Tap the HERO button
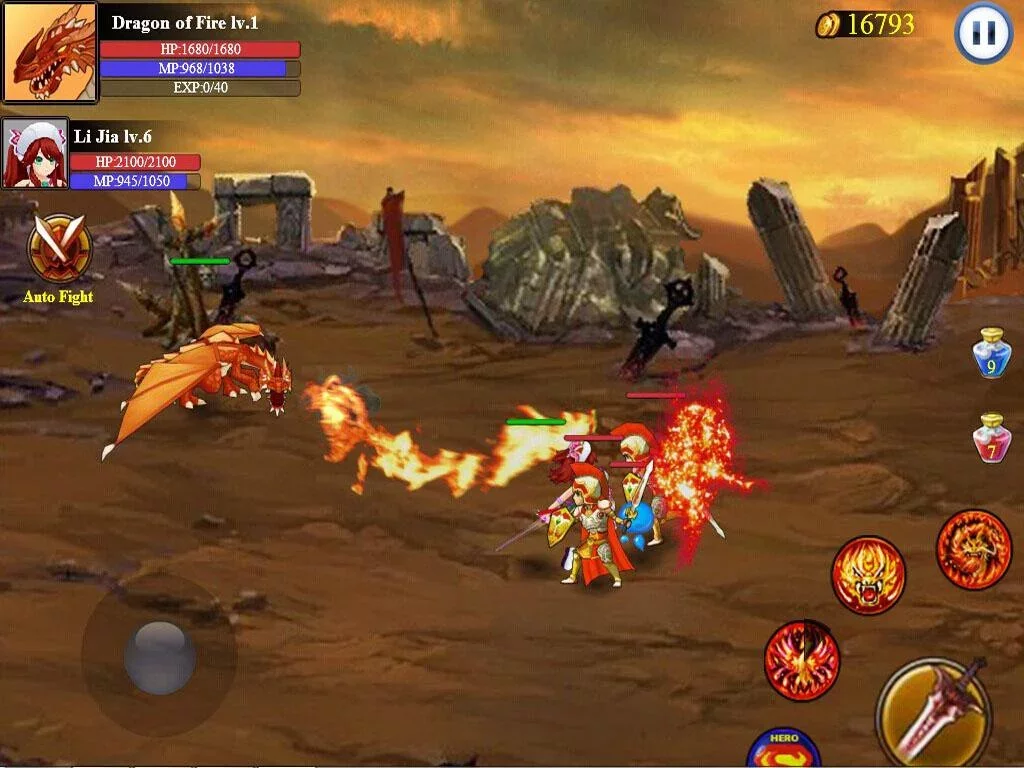The image size is (1024, 768). pyautogui.click(x=784, y=748)
